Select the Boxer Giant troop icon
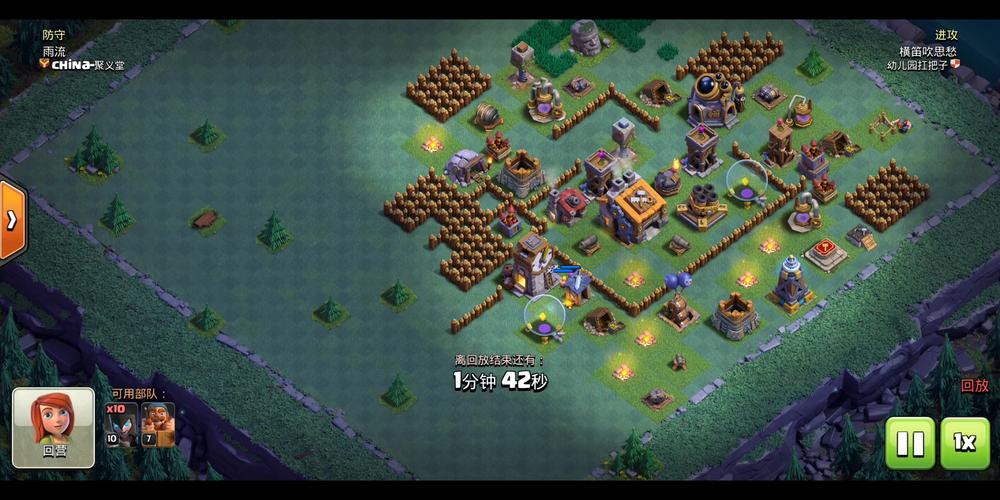This screenshot has height=500, width=1000. pos(157,425)
